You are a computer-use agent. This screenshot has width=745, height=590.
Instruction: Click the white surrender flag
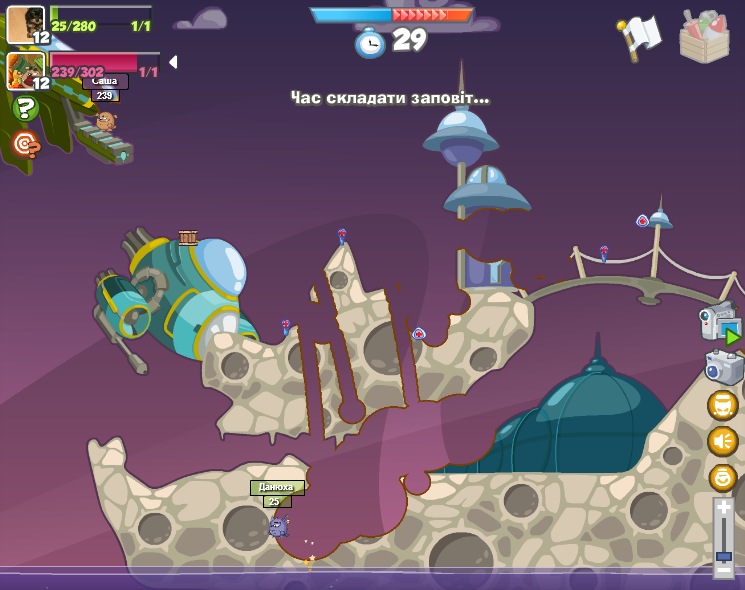[x=640, y=36]
